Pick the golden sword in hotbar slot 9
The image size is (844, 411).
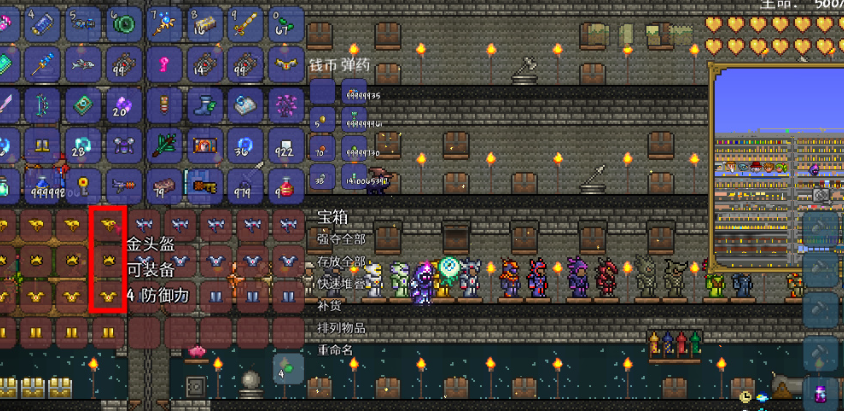point(244,23)
